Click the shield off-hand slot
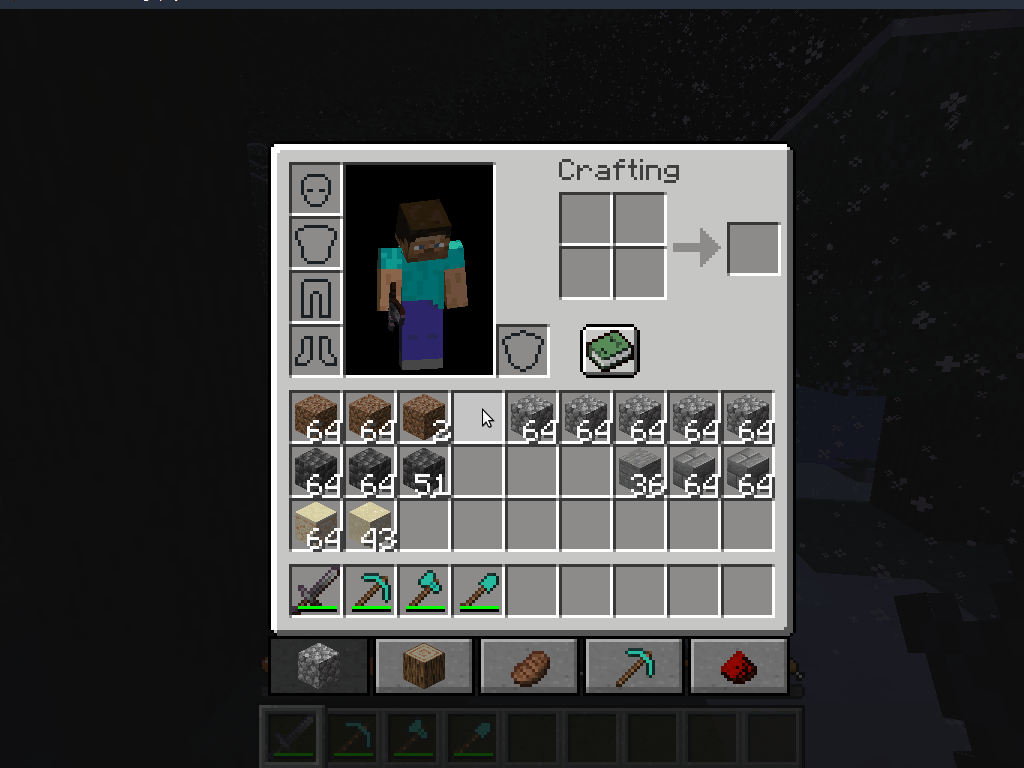Screen dimensions: 1024x768 tap(523, 351)
